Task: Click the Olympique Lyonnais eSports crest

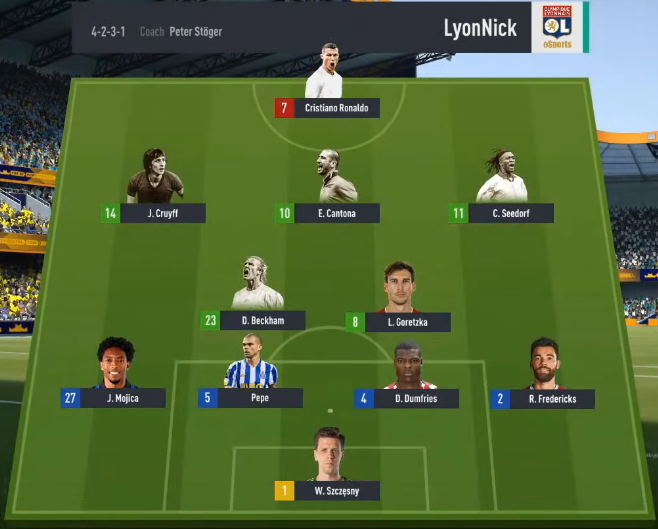Action: 558,26
